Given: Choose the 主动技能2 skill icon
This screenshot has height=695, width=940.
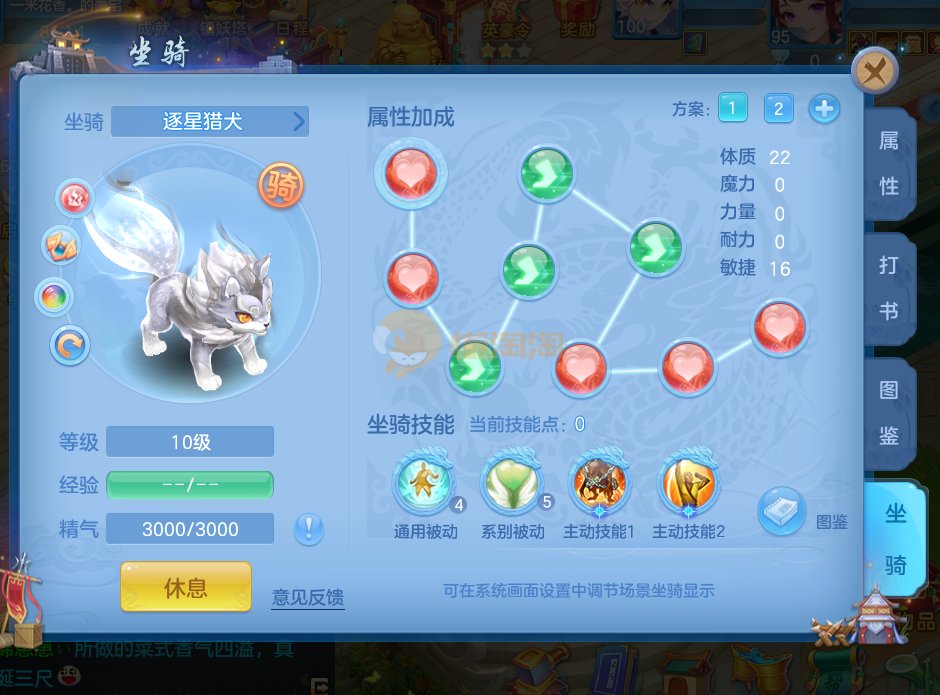Looking at the screenshot, I should [x=688, y=484].
